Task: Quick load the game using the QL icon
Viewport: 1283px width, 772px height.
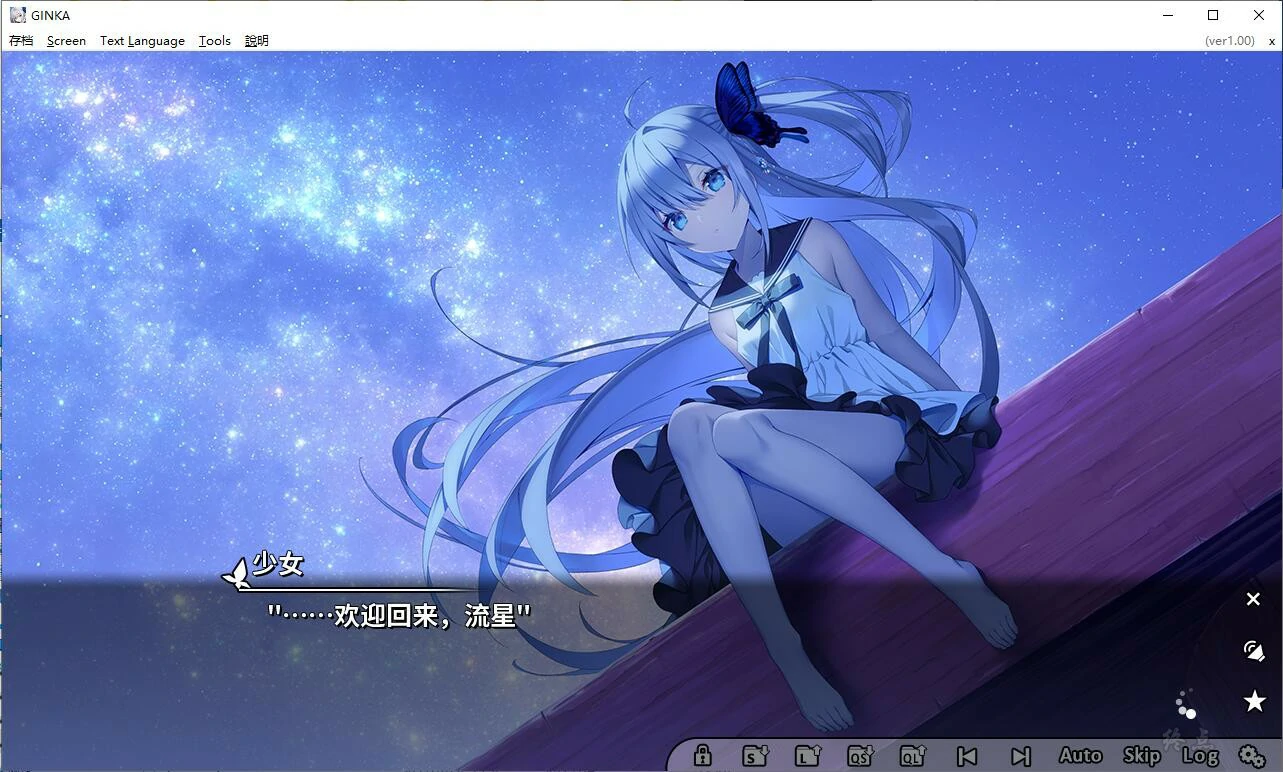Action: tap(913, 756)
